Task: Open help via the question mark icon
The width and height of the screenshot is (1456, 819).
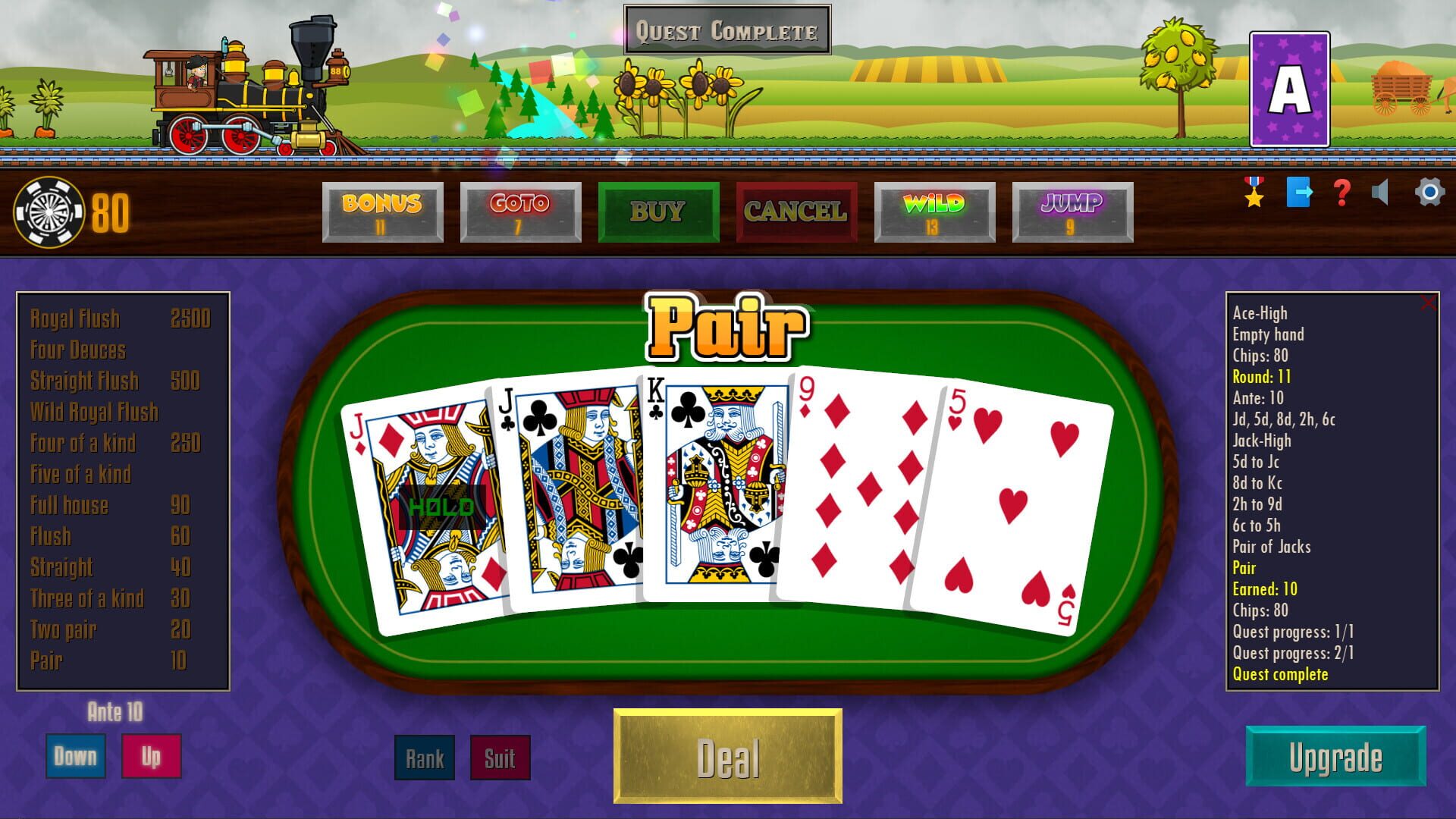Action: pos(1341,195)
